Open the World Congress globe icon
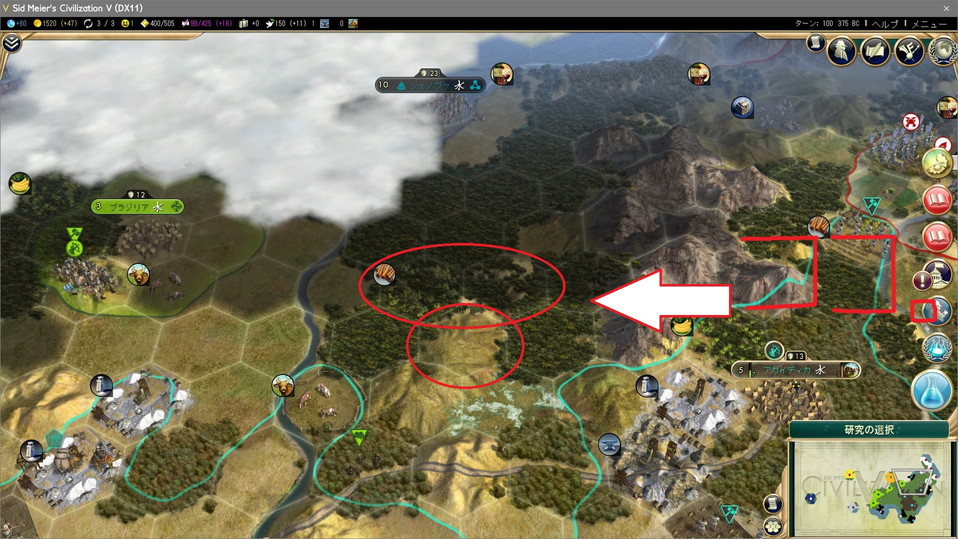The height and width of the screenshot is (539, 958). click(x=941, y=50)
